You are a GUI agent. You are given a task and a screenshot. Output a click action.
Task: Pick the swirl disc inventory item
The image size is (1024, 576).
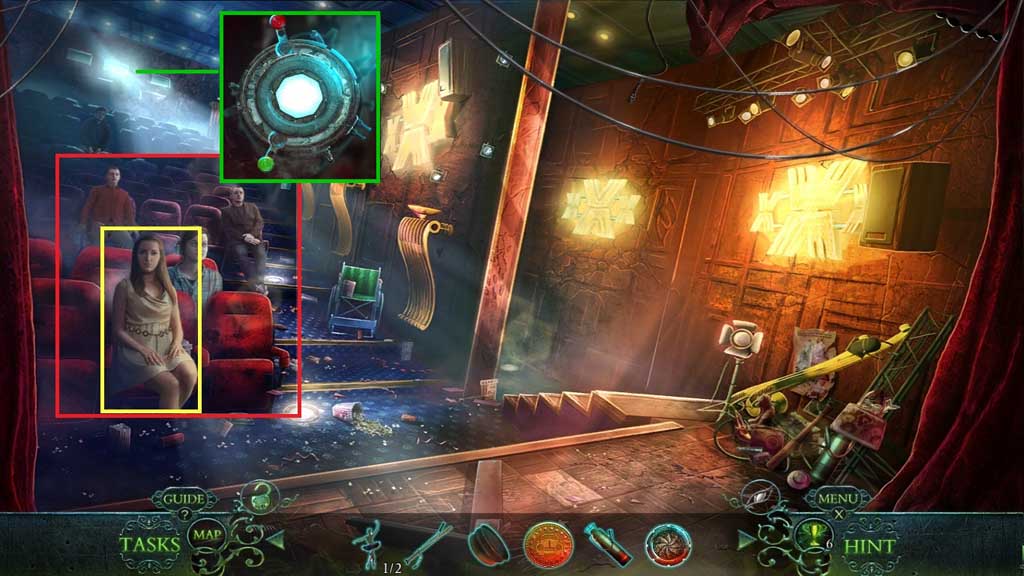(x=667, y=544)
